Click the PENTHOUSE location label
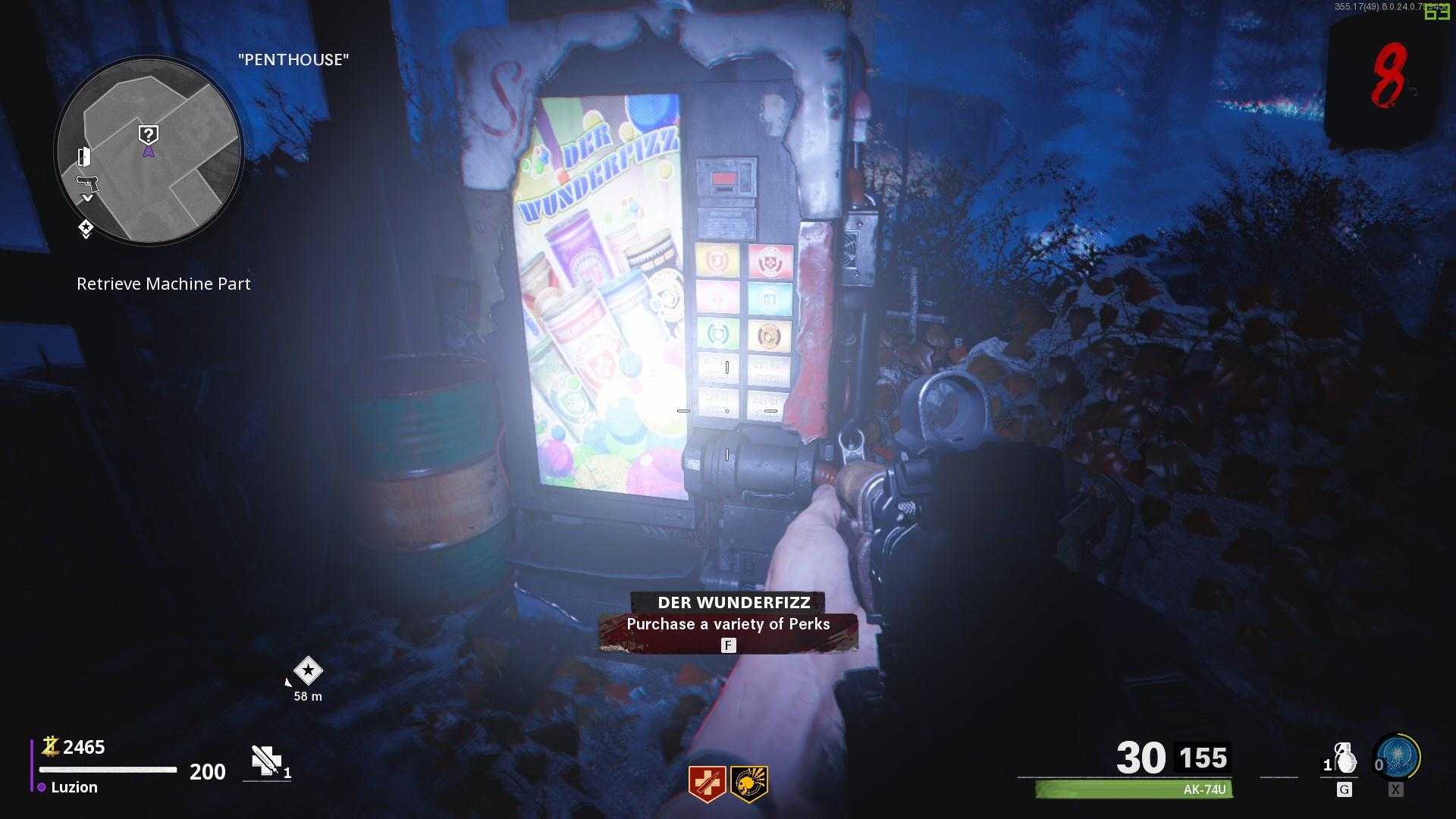The image size is (1456, 819). (293, 59)
